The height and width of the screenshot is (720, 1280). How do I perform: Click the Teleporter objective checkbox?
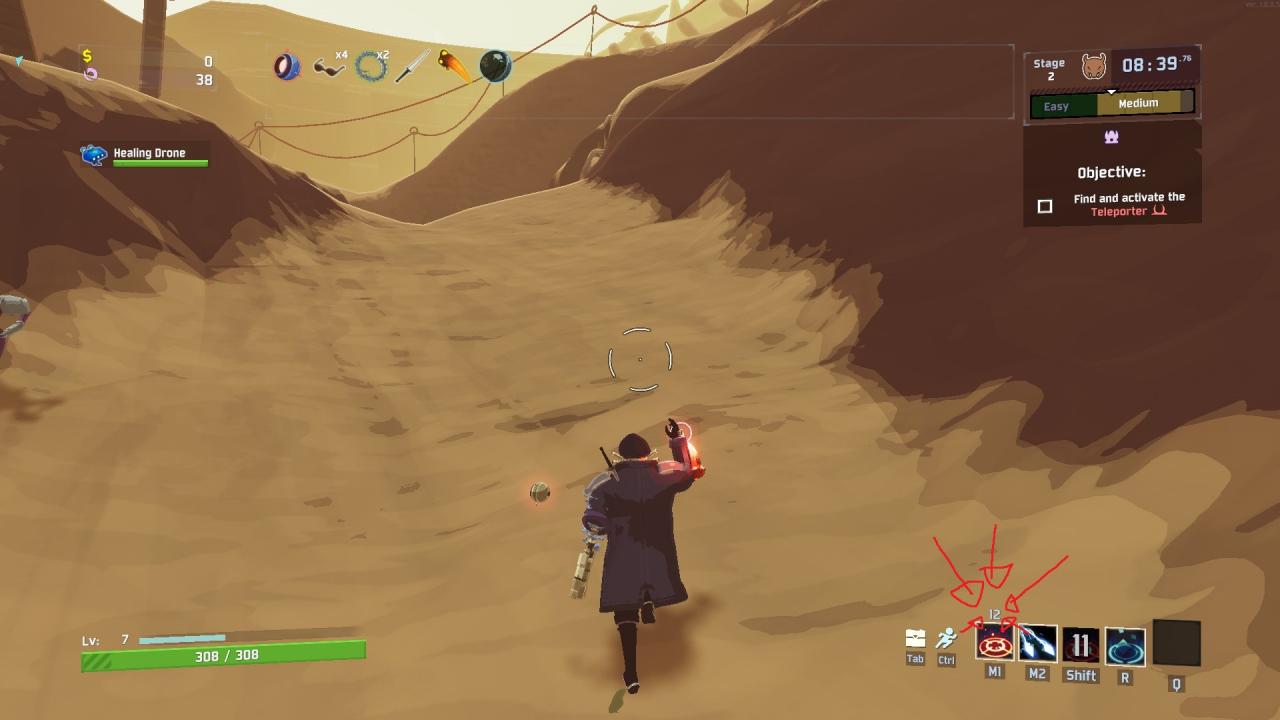pos(1045,206)
